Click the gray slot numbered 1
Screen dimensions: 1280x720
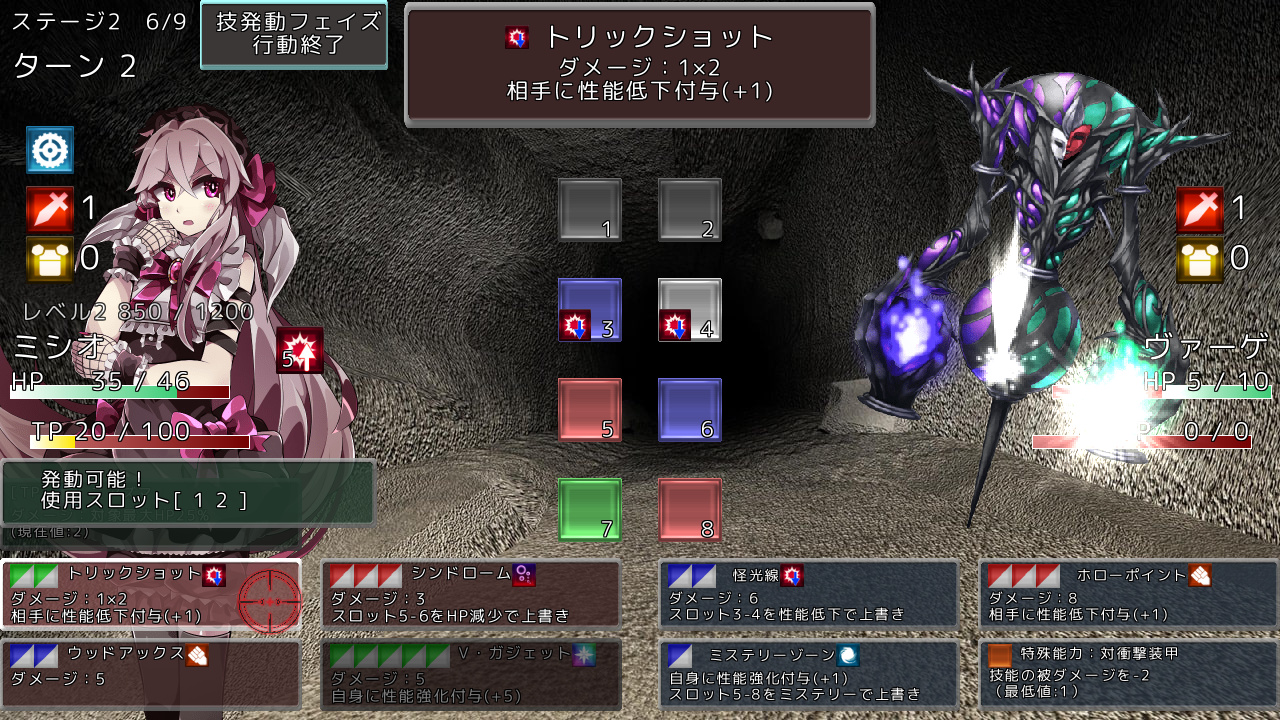tap(589, 210)
